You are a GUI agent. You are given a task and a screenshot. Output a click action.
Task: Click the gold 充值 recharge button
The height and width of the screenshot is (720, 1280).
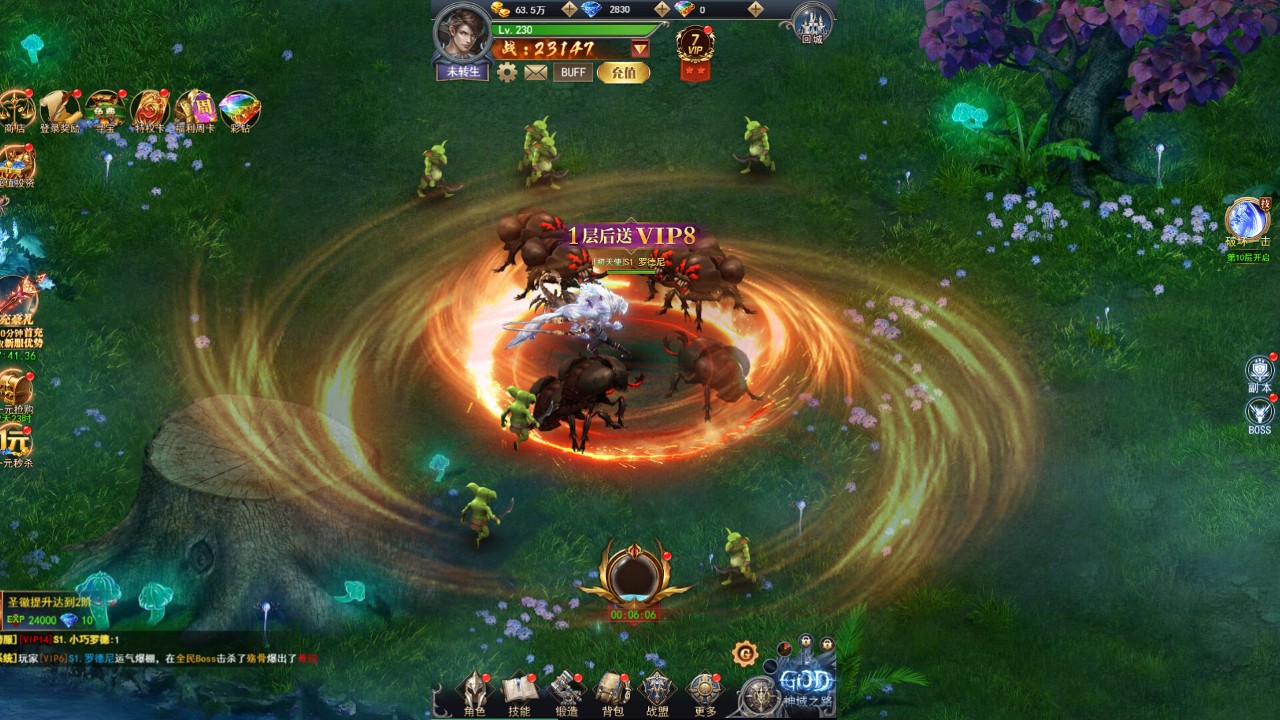(623, 72)
